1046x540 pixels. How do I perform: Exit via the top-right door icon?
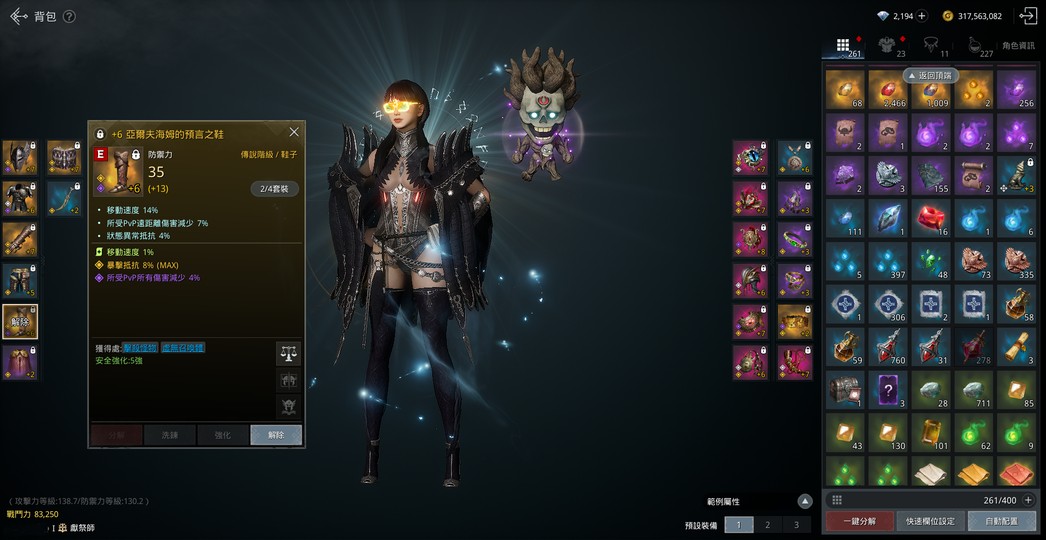coord(1028,16)
